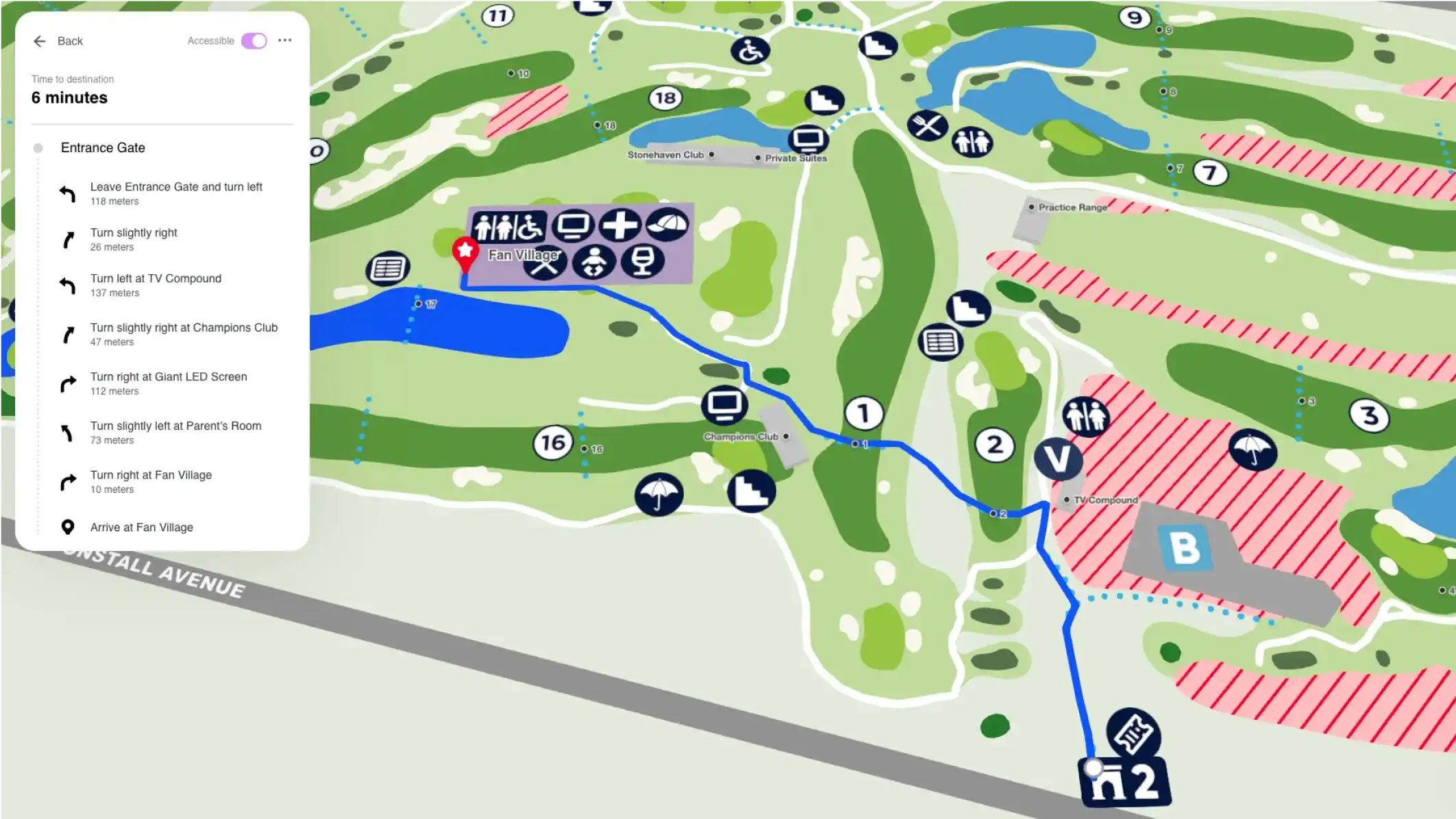The height and width of the screenshot is (819, 1456).
Task: Select the grandstand stairs icon below Champions Club
Action: 752,492
